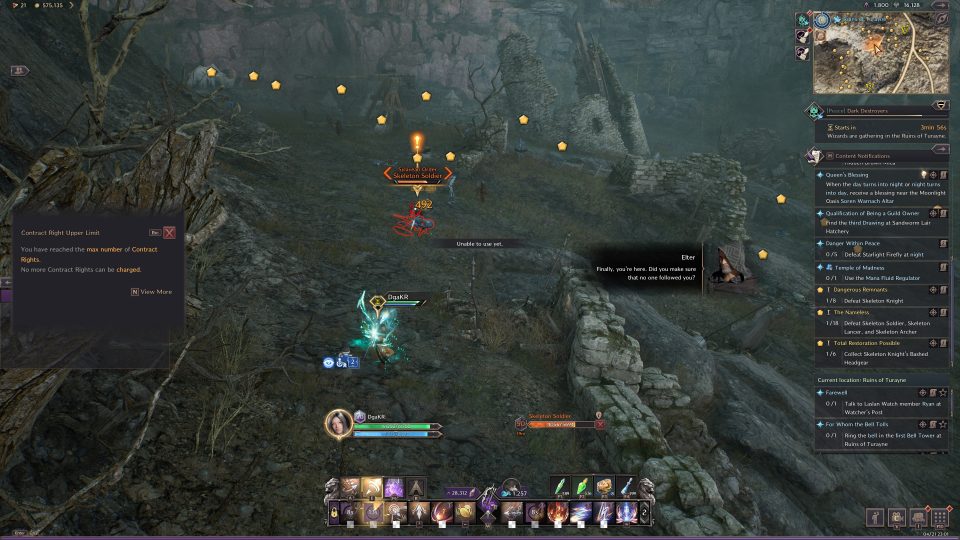
Task: Select The Nameless quest entry
Action: coord(853,312)
